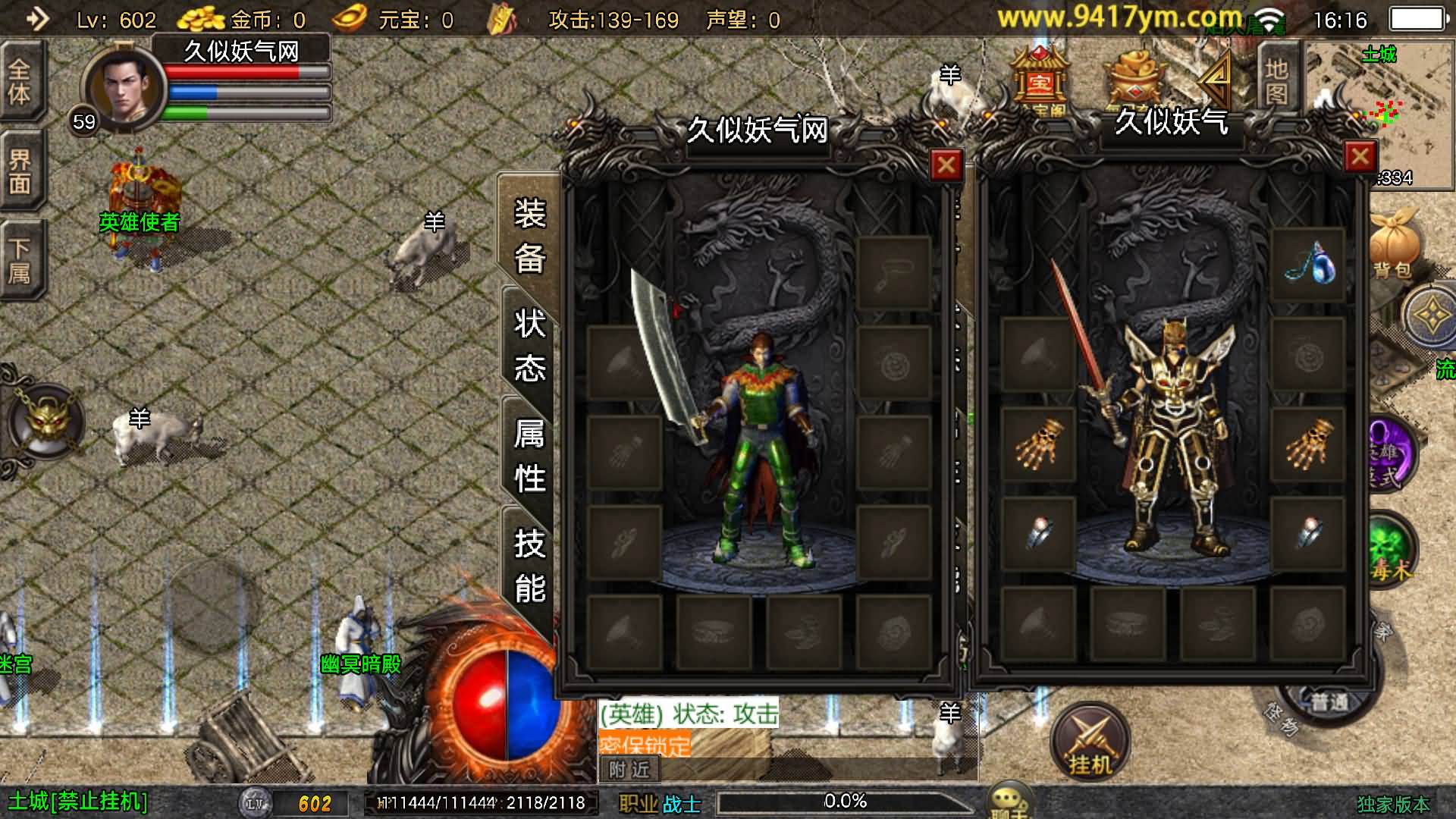Open the 地图 map button
The height and width of the screenshot is (819, 1456).
point(1277,80)
